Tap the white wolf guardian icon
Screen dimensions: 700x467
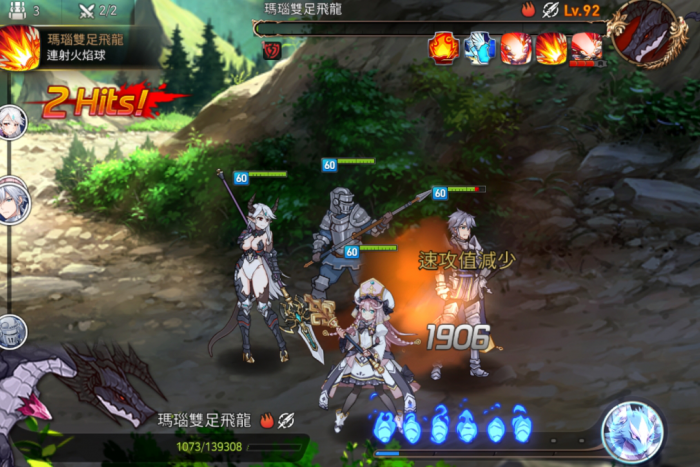click(x=632, y=432)
